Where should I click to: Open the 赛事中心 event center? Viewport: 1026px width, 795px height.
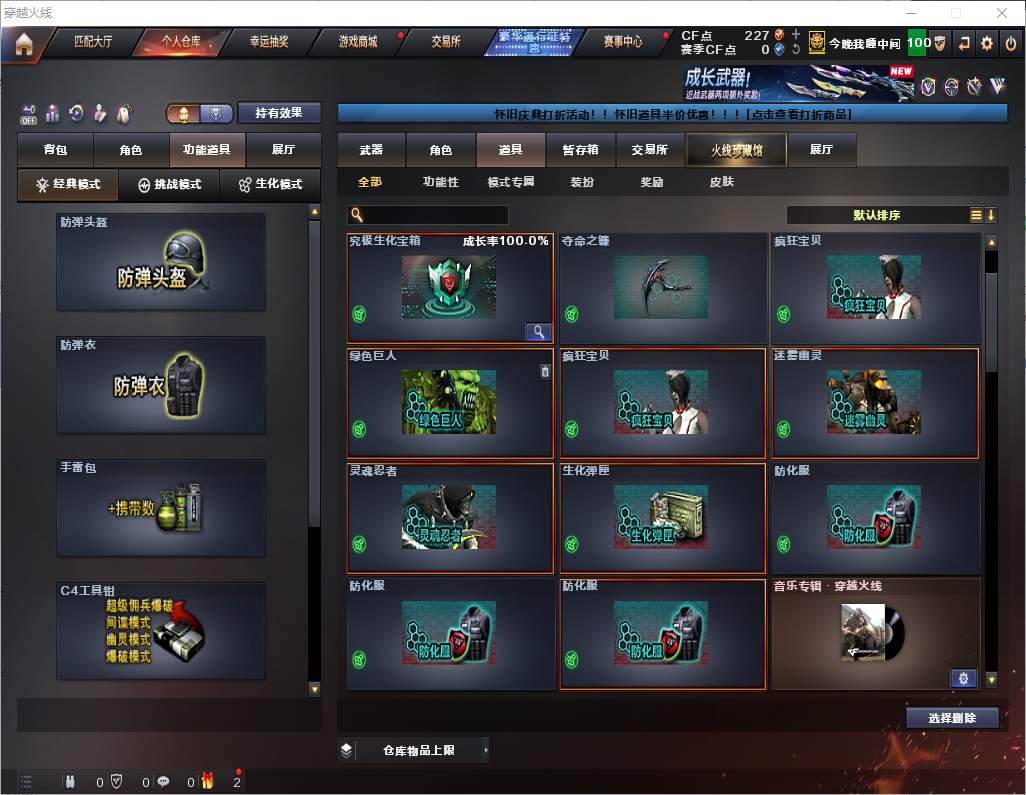pyautogui.click(x=623, y=42)
